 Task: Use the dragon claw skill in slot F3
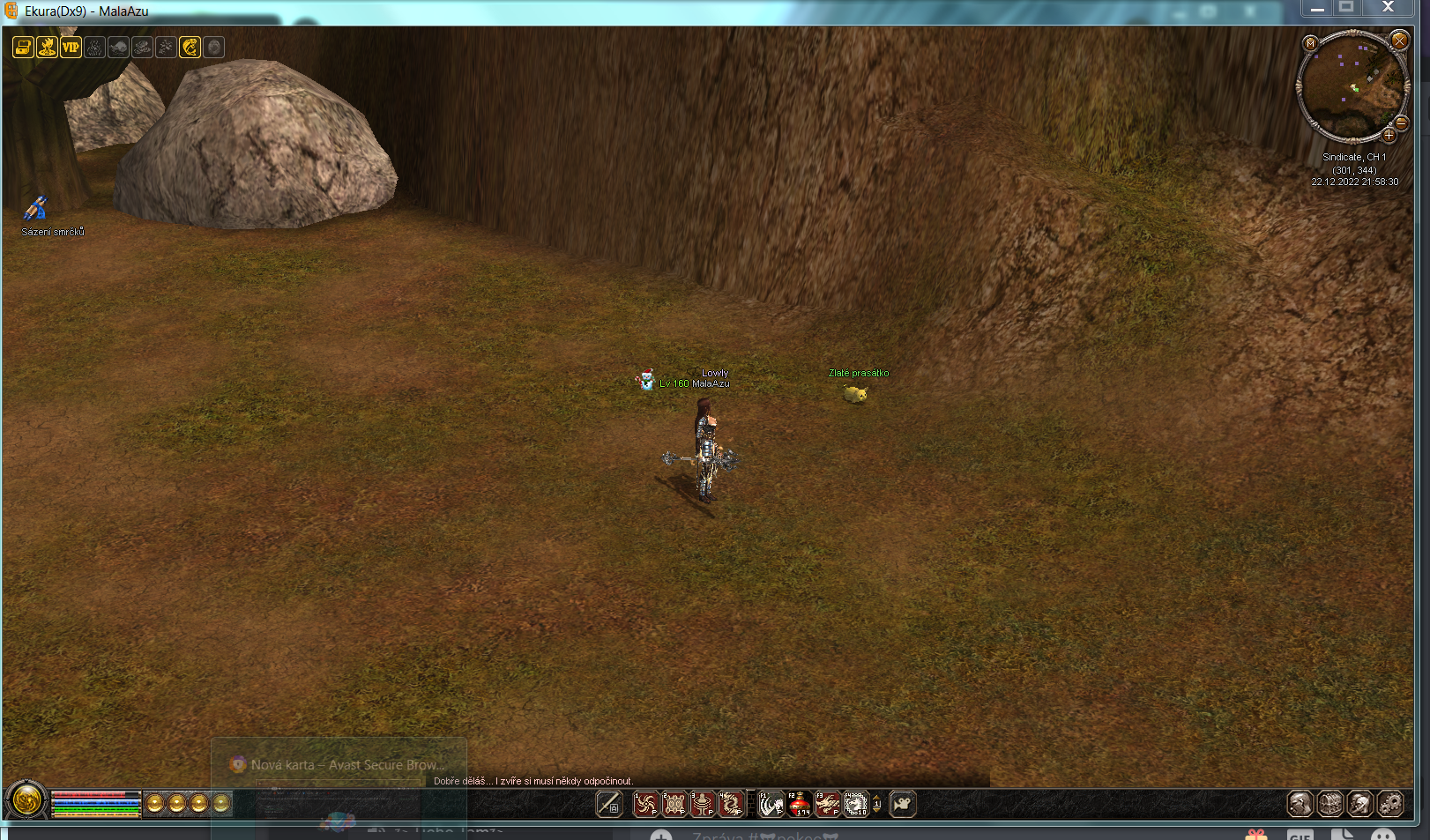pos(827,804)
